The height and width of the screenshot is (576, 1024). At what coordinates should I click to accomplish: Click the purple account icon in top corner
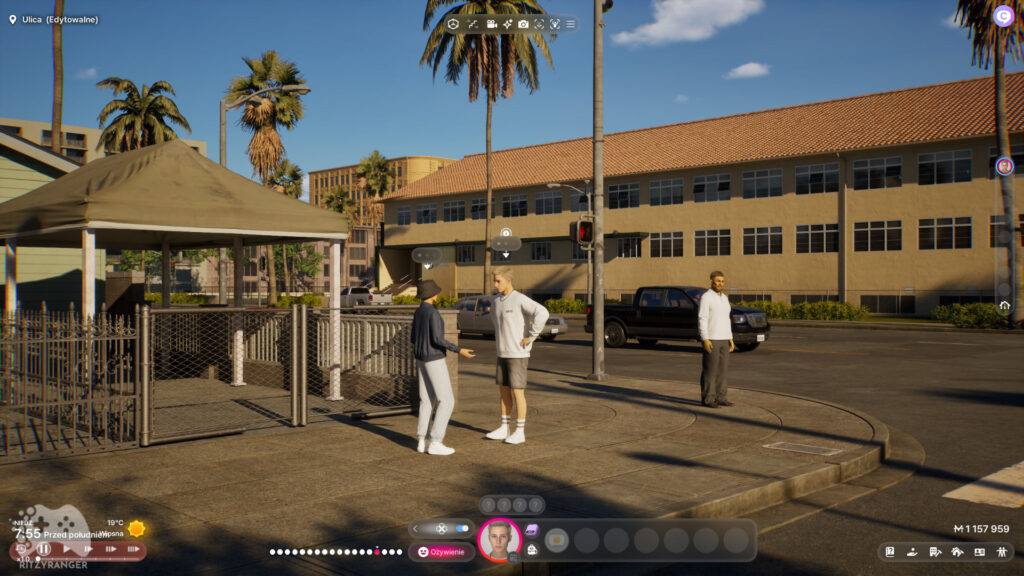1003,15
